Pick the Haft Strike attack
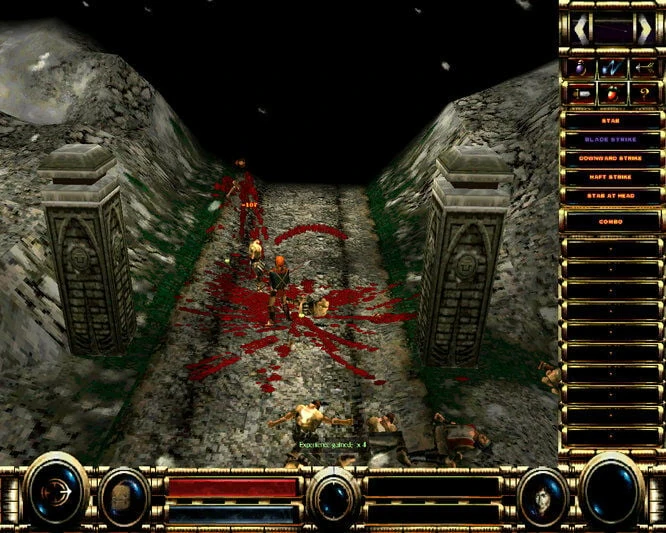 tap(613, 177)
